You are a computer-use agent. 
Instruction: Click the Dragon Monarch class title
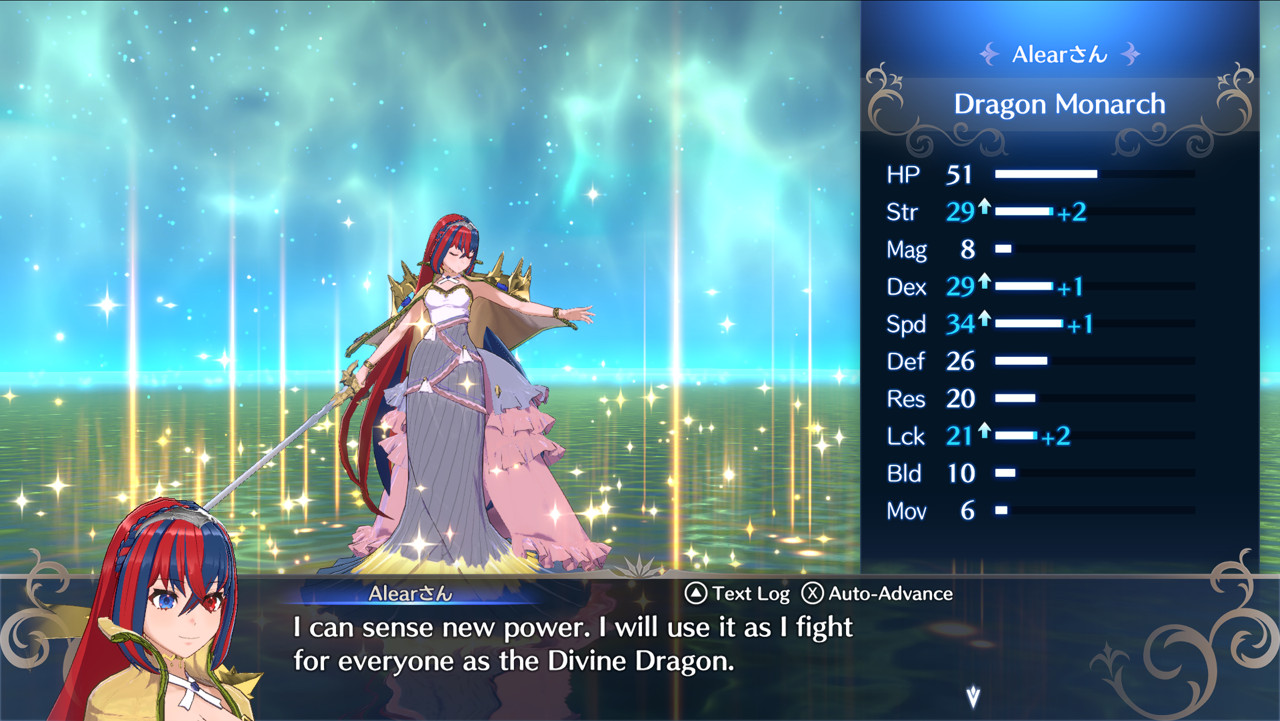(x=1060, y=103)
